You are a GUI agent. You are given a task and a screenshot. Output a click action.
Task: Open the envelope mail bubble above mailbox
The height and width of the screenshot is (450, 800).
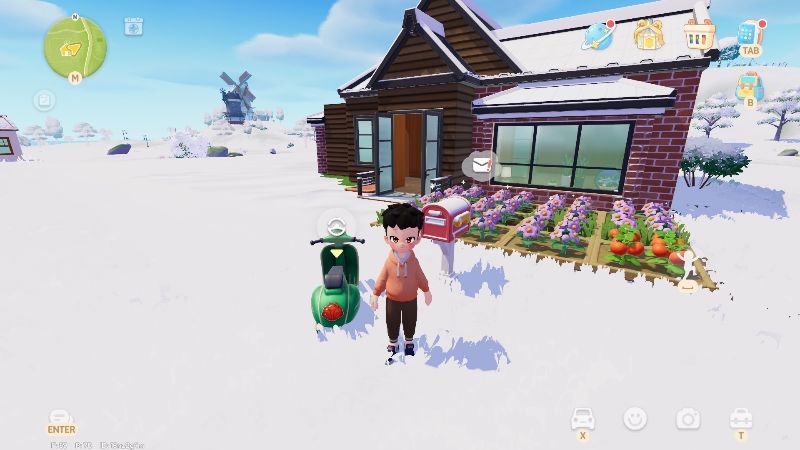pos(482,164)
